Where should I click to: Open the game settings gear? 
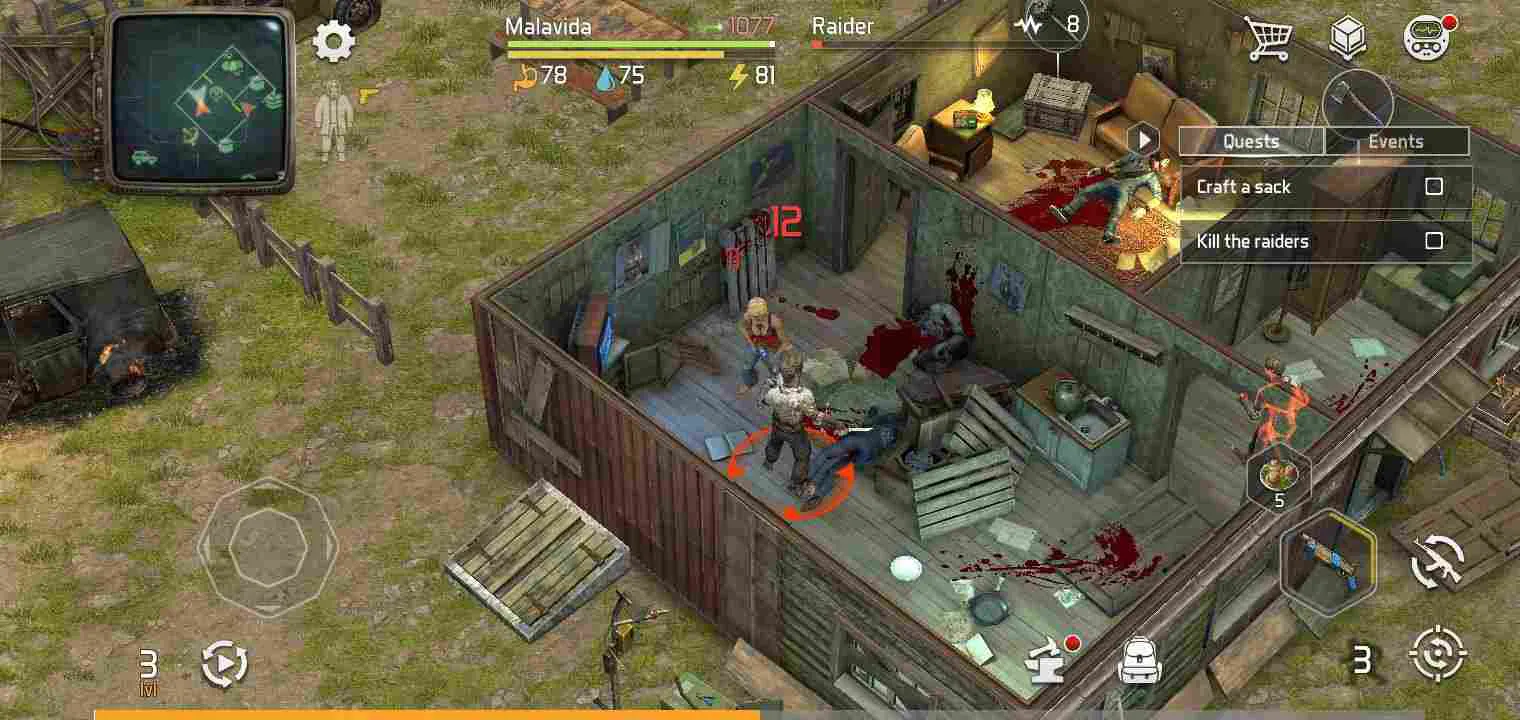333,41
